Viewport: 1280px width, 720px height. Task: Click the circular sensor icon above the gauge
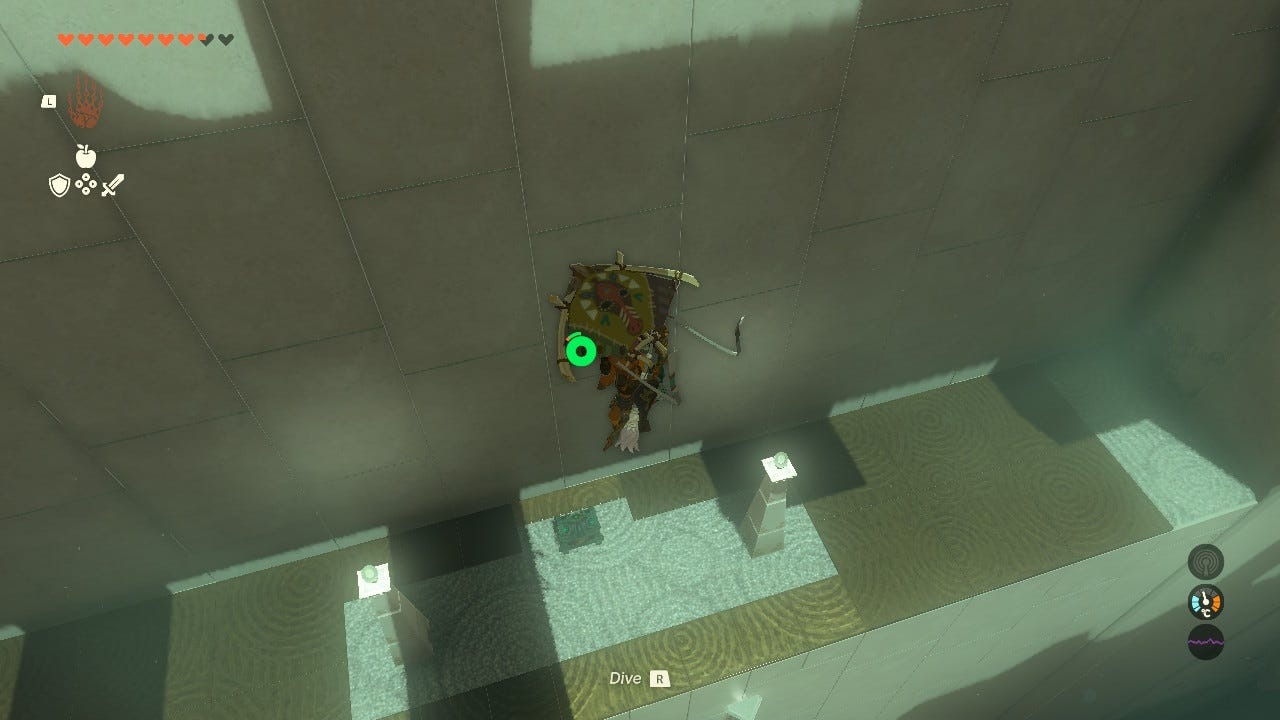(1204, 561)
